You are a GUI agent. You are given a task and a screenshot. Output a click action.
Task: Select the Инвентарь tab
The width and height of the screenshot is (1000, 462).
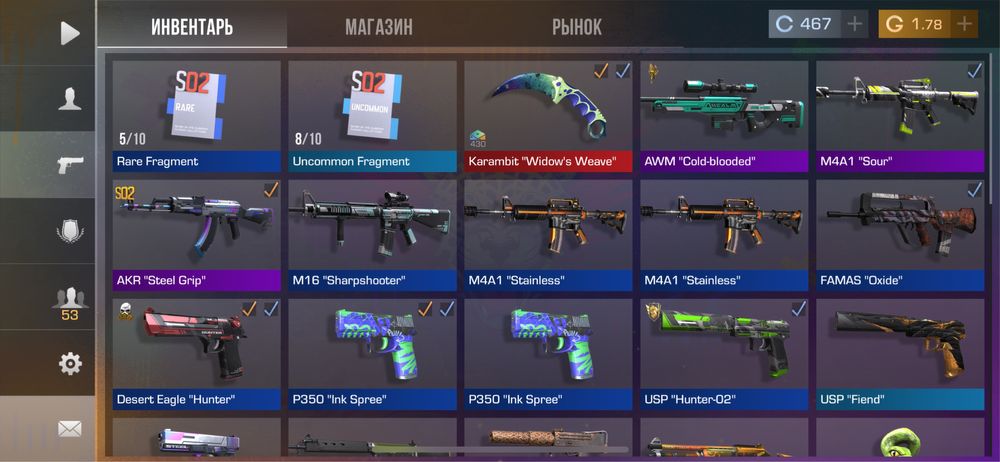click(x=192, y=26)
